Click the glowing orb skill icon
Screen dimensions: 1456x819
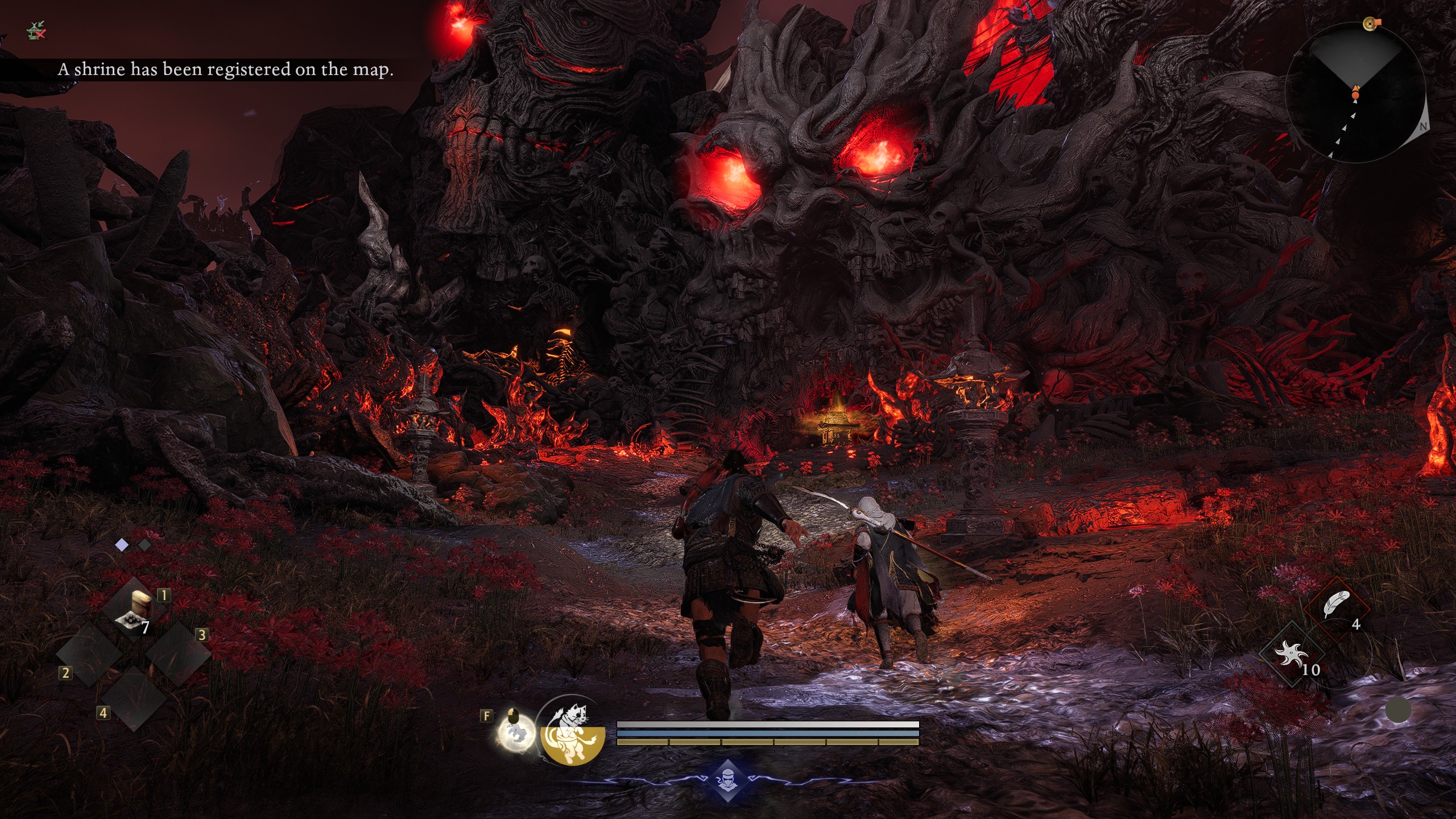click(x=516, y=733)
